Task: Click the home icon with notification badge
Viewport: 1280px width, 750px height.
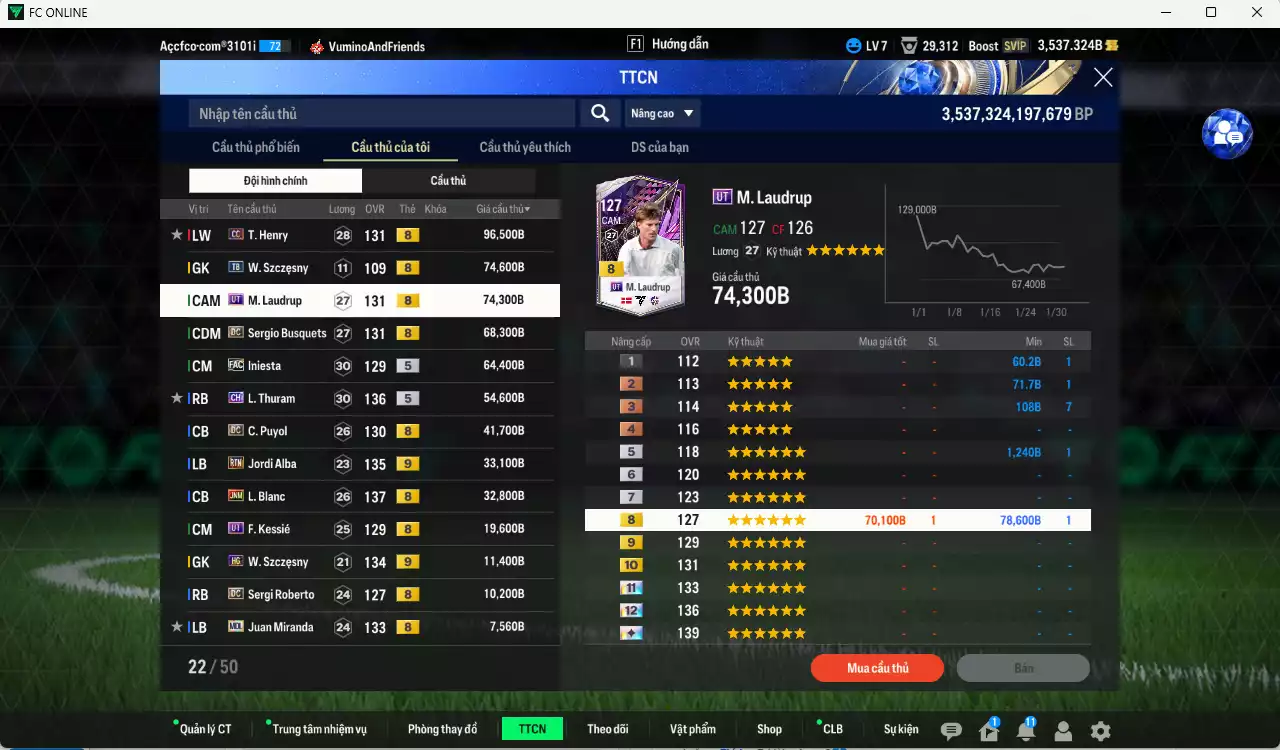Action: point(988,729)
